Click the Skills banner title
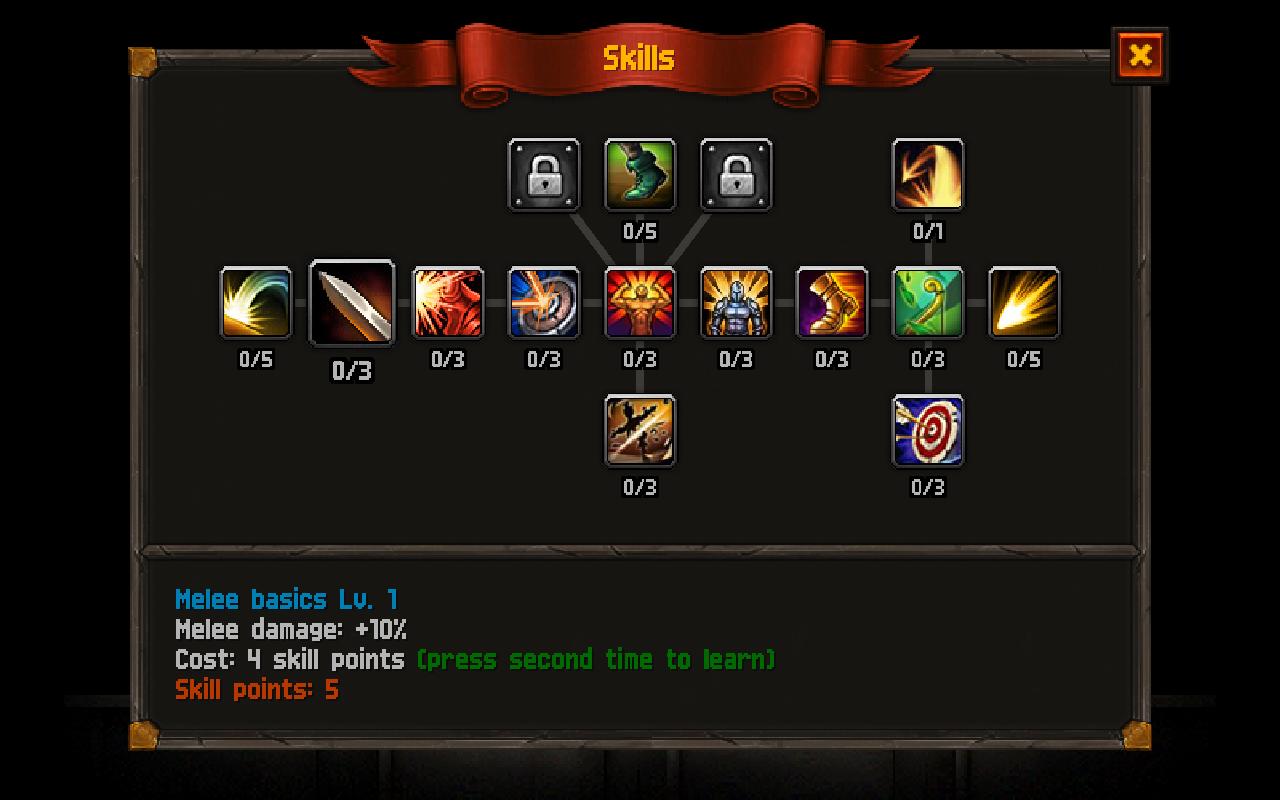 pyautogui.click(x=640, y=57)
